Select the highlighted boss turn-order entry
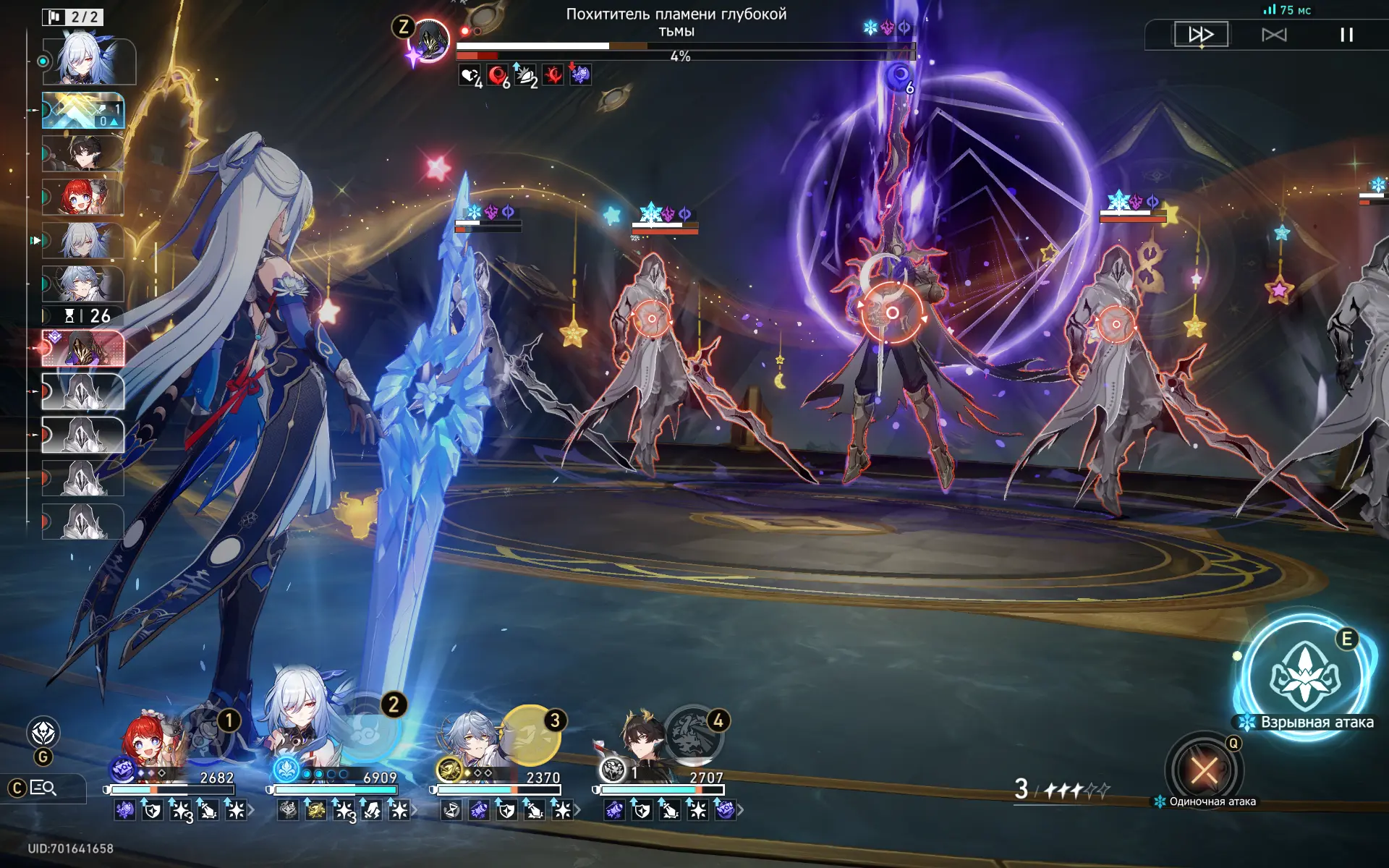This screenshot has height=868, width=1389. 83,348
